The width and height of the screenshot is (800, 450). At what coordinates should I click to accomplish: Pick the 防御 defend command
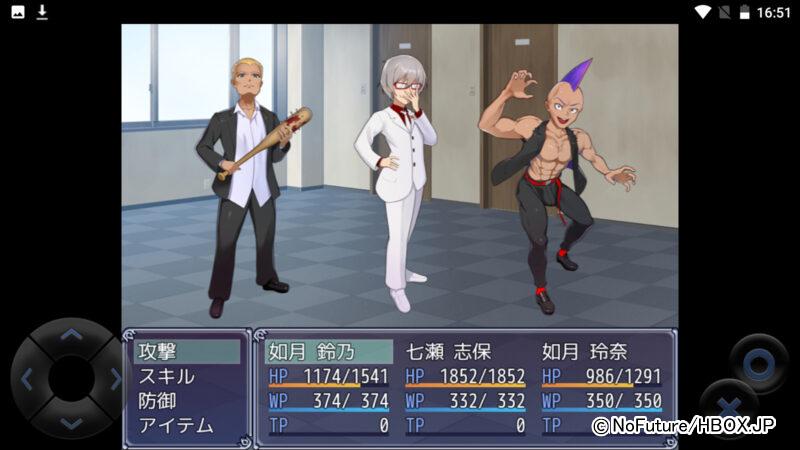pyautogui.click(x=186, y=401)
